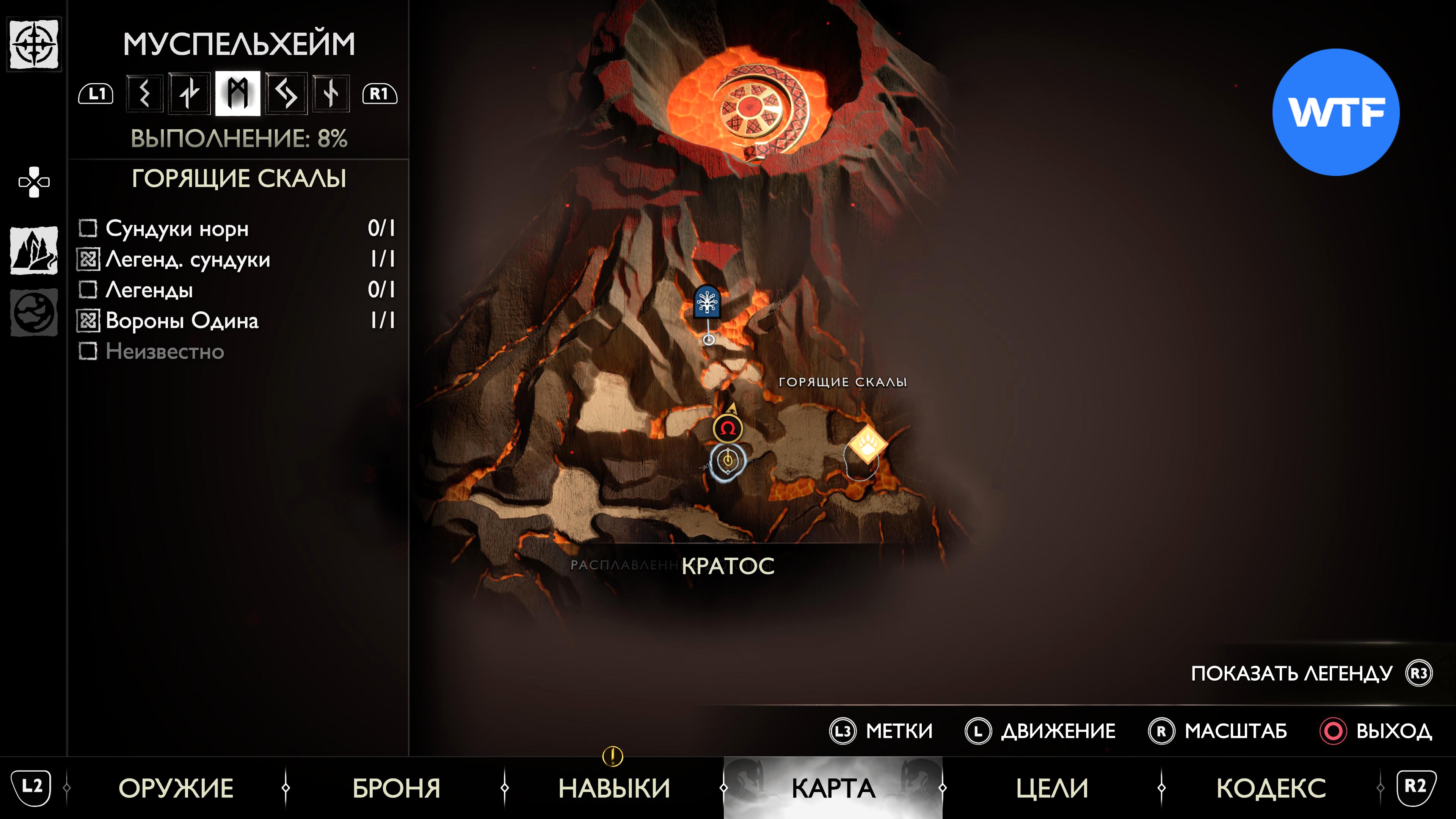Select the golden paw diamond marker
Screen dimensions: 1456x819
click(x=867, y=444)
